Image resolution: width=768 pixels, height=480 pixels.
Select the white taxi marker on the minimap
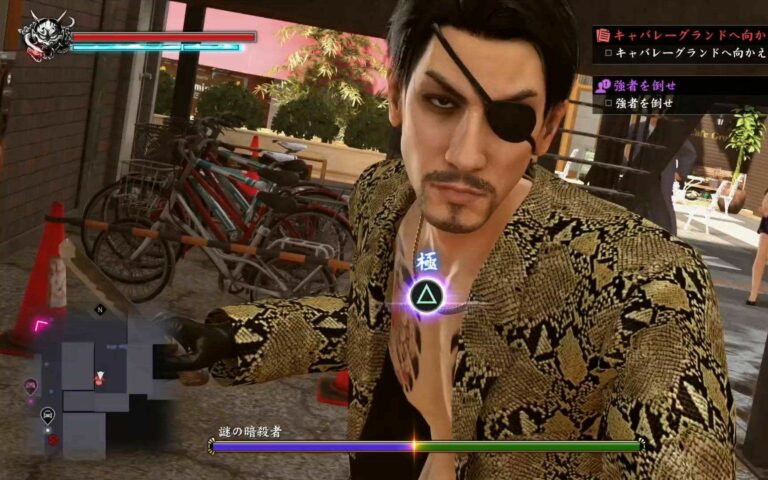pos(47,414)
